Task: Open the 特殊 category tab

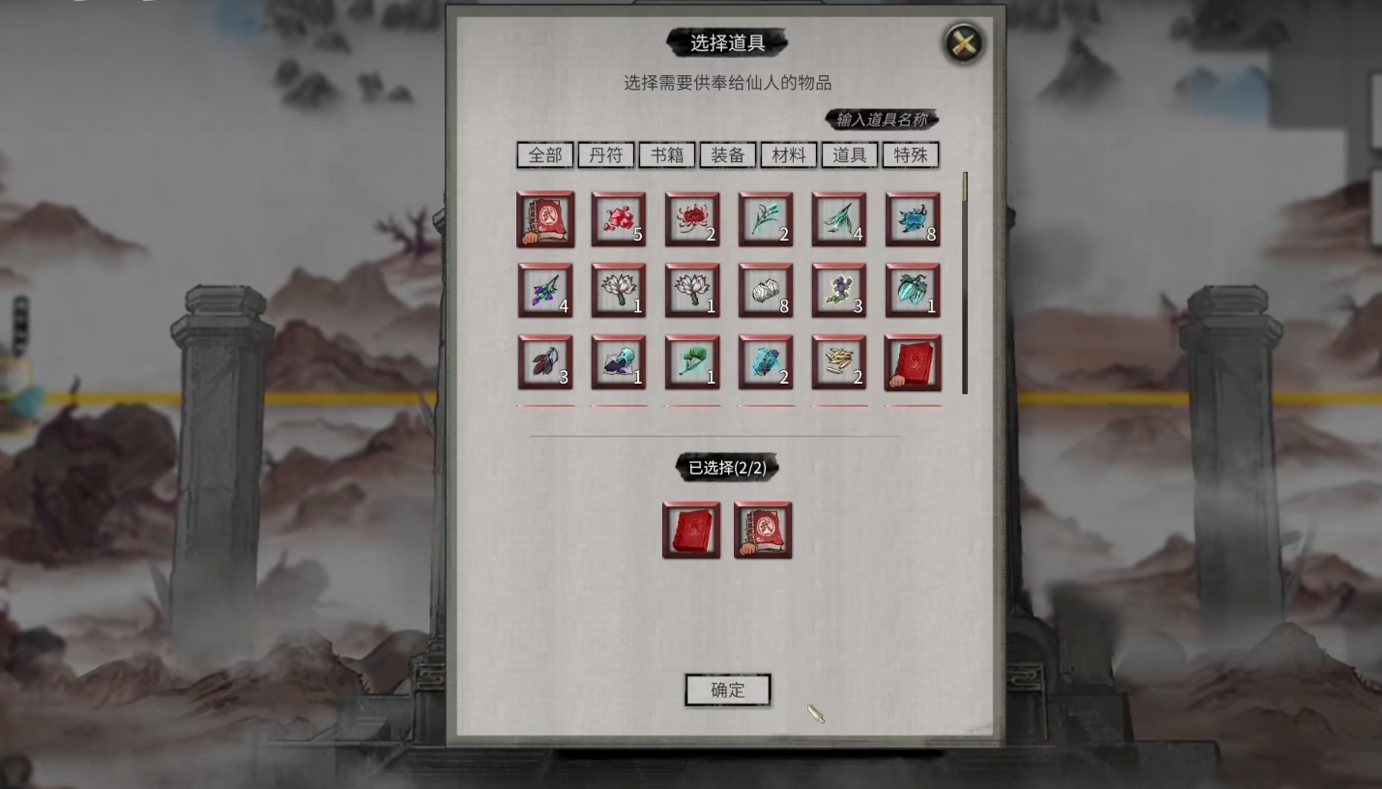Action: 910,155
